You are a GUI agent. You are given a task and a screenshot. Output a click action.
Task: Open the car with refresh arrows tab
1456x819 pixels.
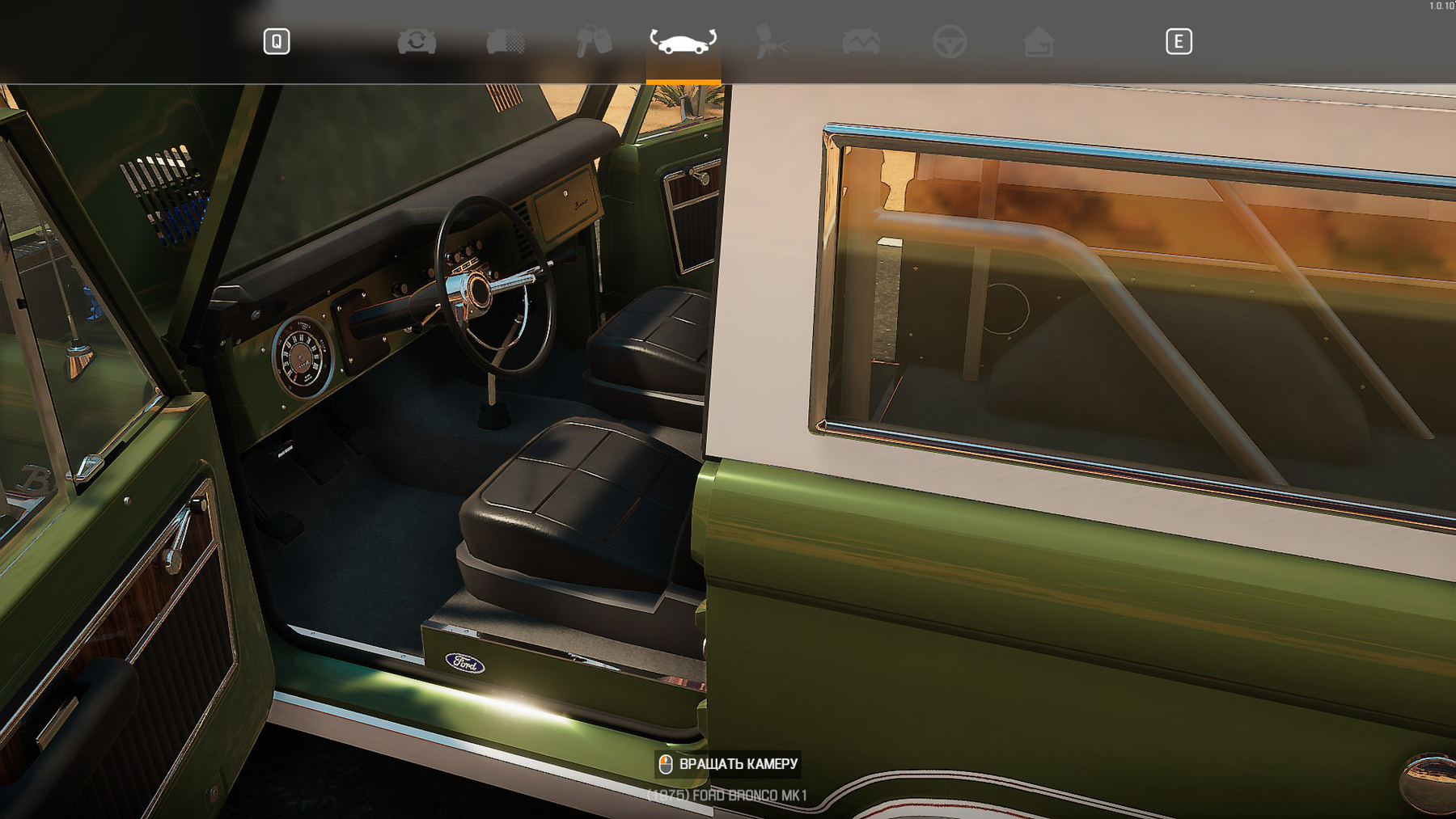(417, 41)
